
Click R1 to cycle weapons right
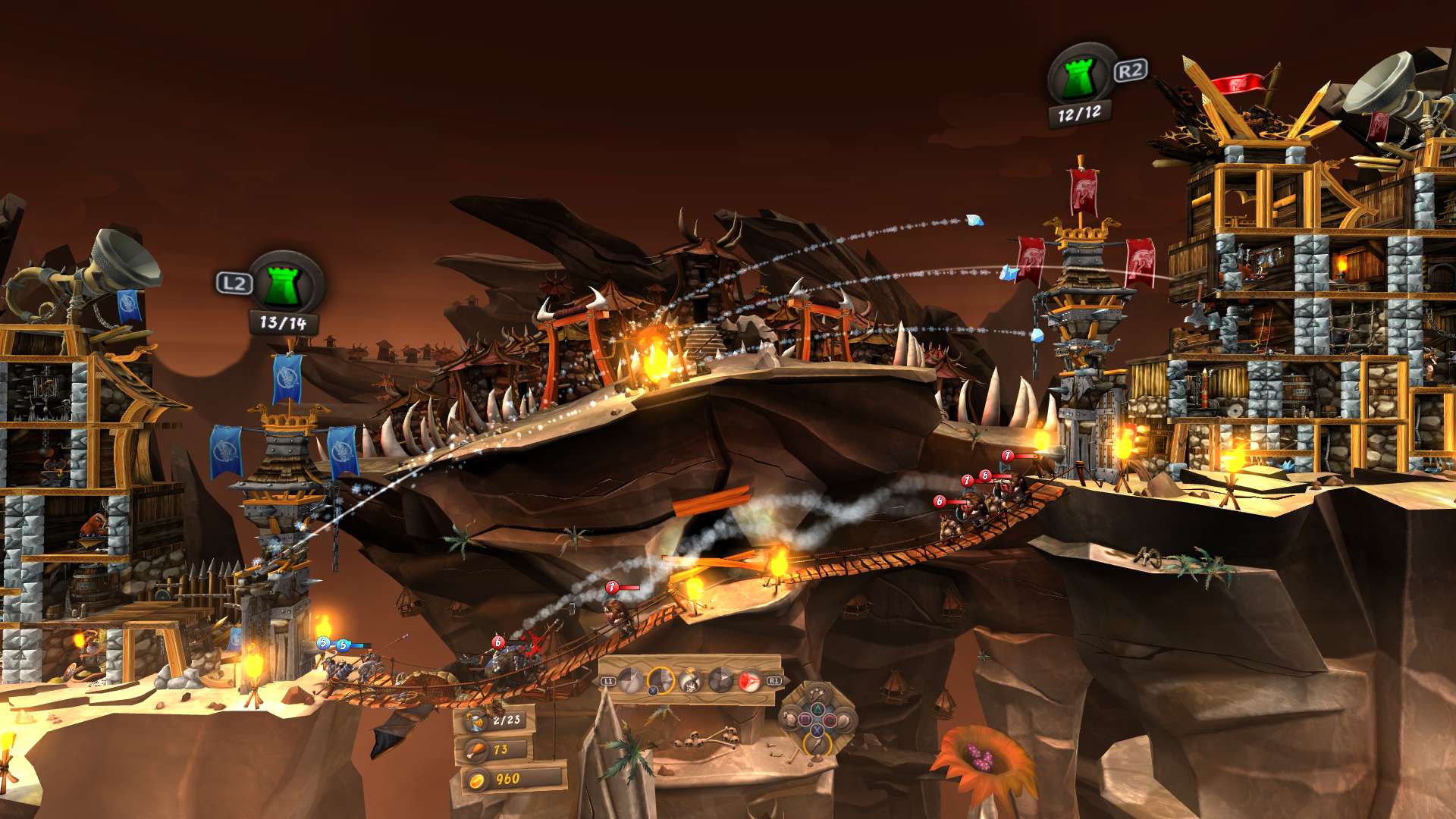[x=773, y=681]
